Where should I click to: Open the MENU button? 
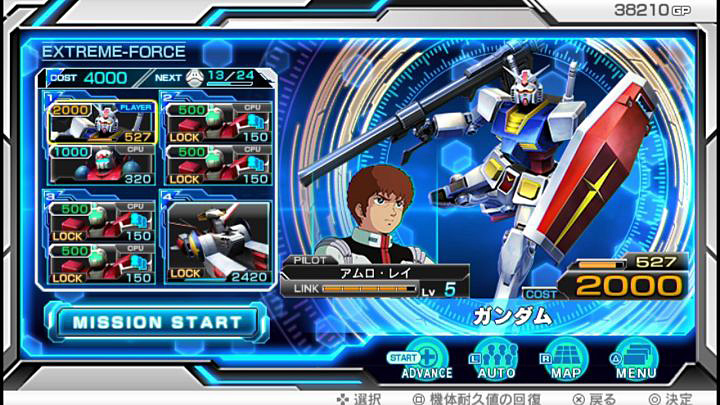click(635, 359)
